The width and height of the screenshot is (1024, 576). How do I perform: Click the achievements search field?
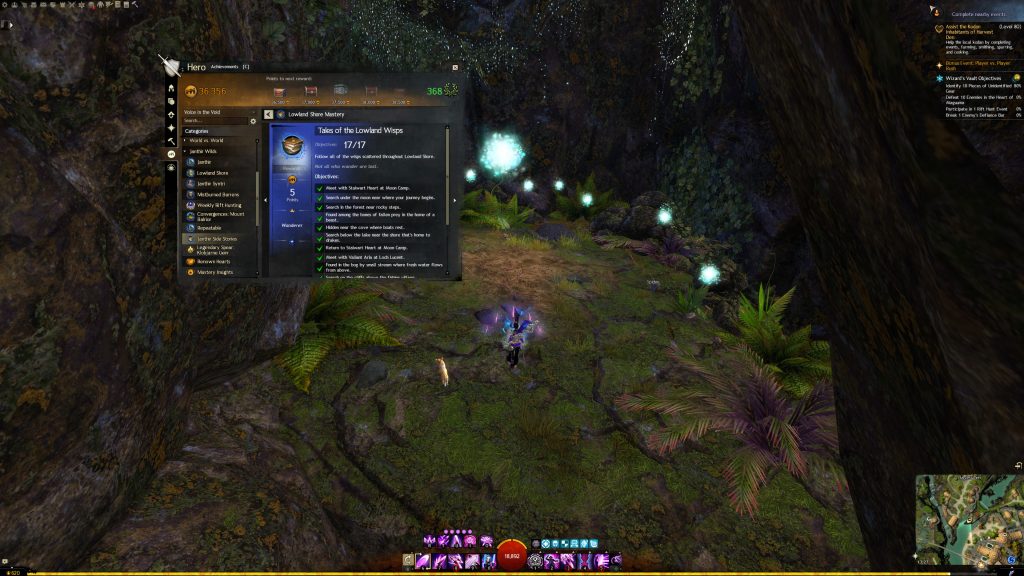[x=215, y=120]
